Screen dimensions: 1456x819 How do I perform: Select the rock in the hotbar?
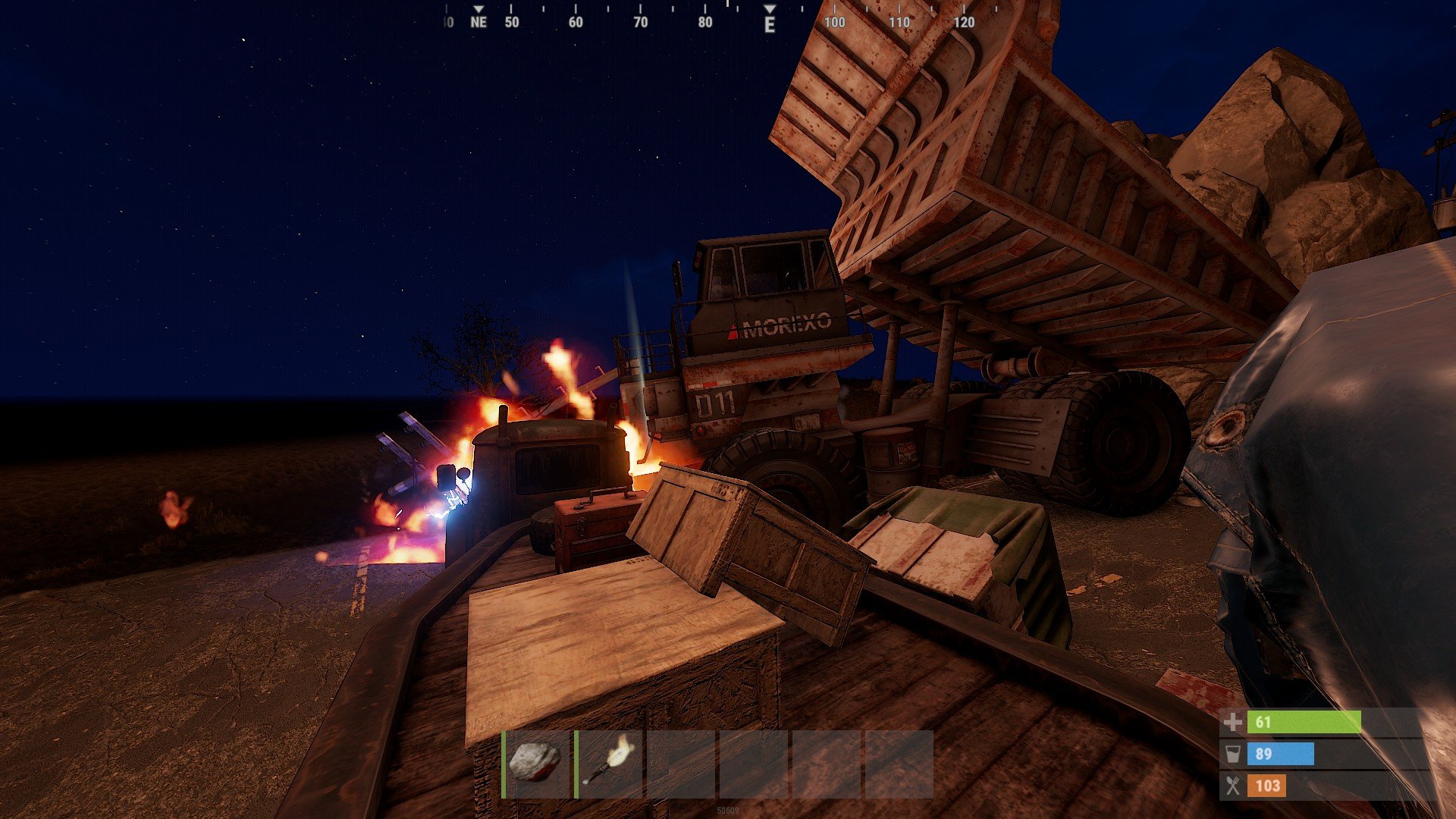[536, 763]
